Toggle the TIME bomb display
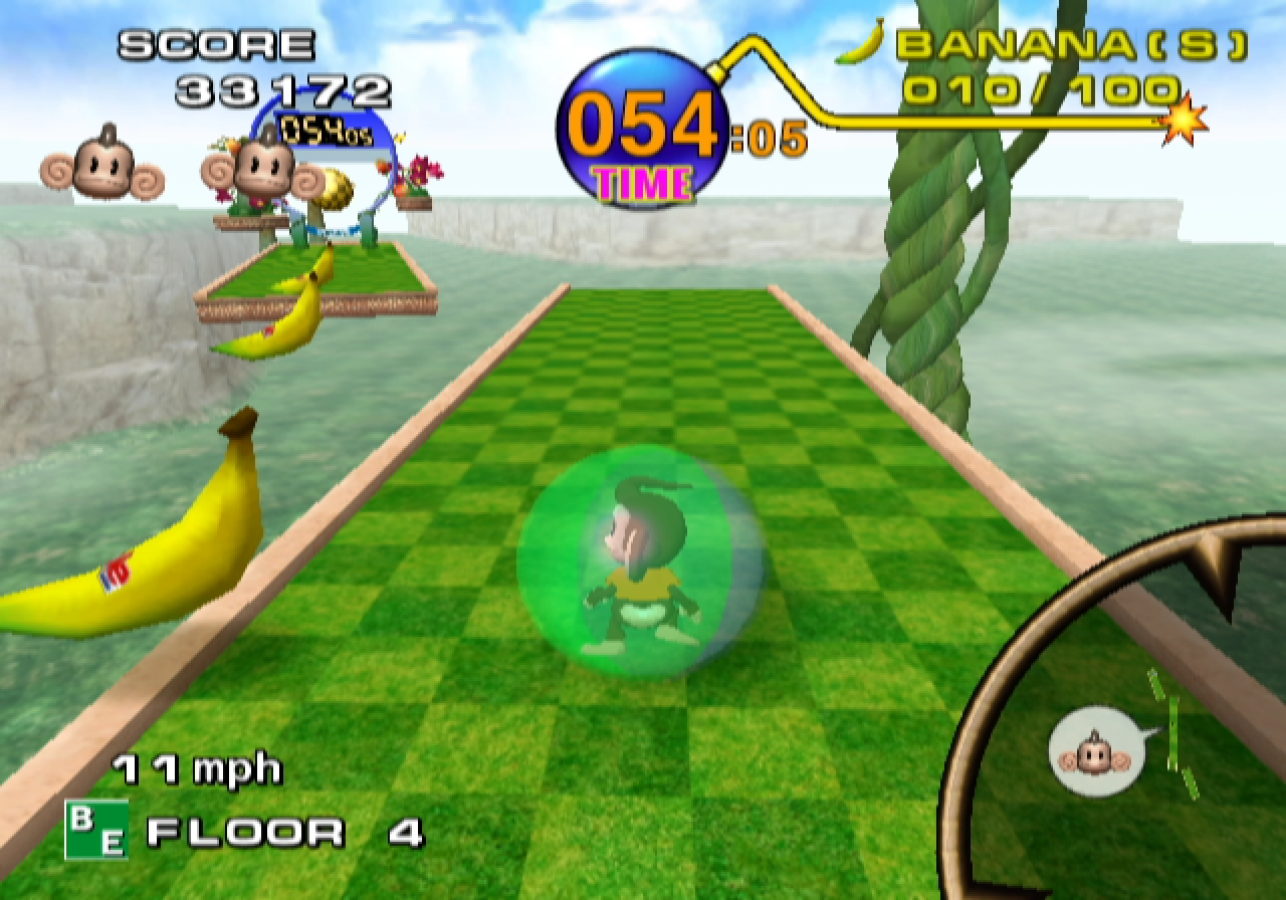This screenshot has width=1286, height=900. pos(641,125)
